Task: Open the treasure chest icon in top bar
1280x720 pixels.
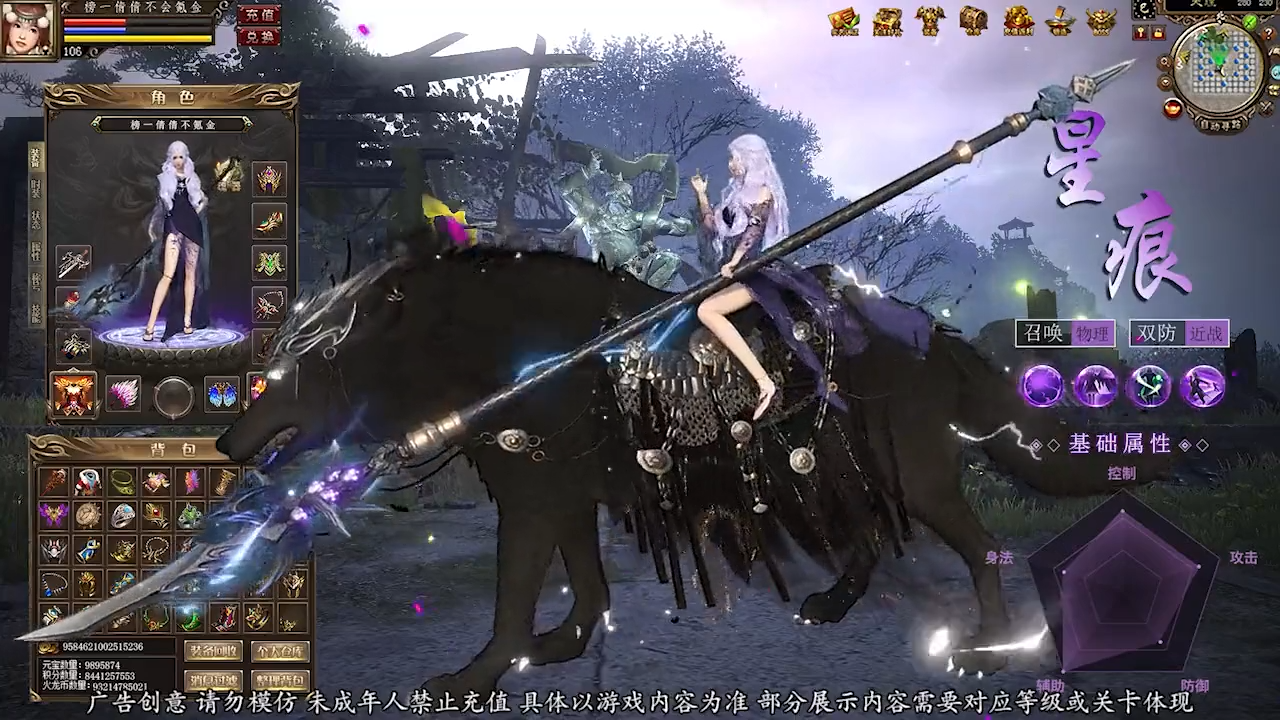Action: coord(973,20)
